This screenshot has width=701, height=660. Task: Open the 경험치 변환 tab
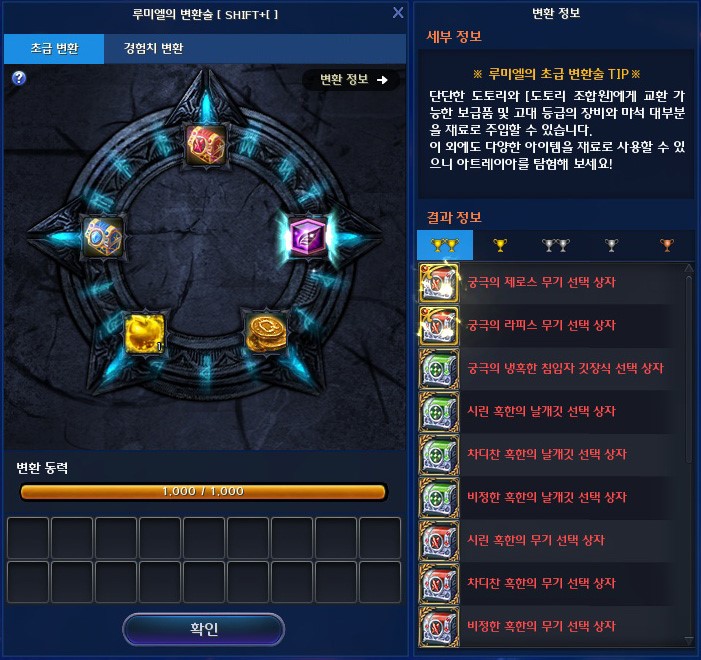(153, 48)
